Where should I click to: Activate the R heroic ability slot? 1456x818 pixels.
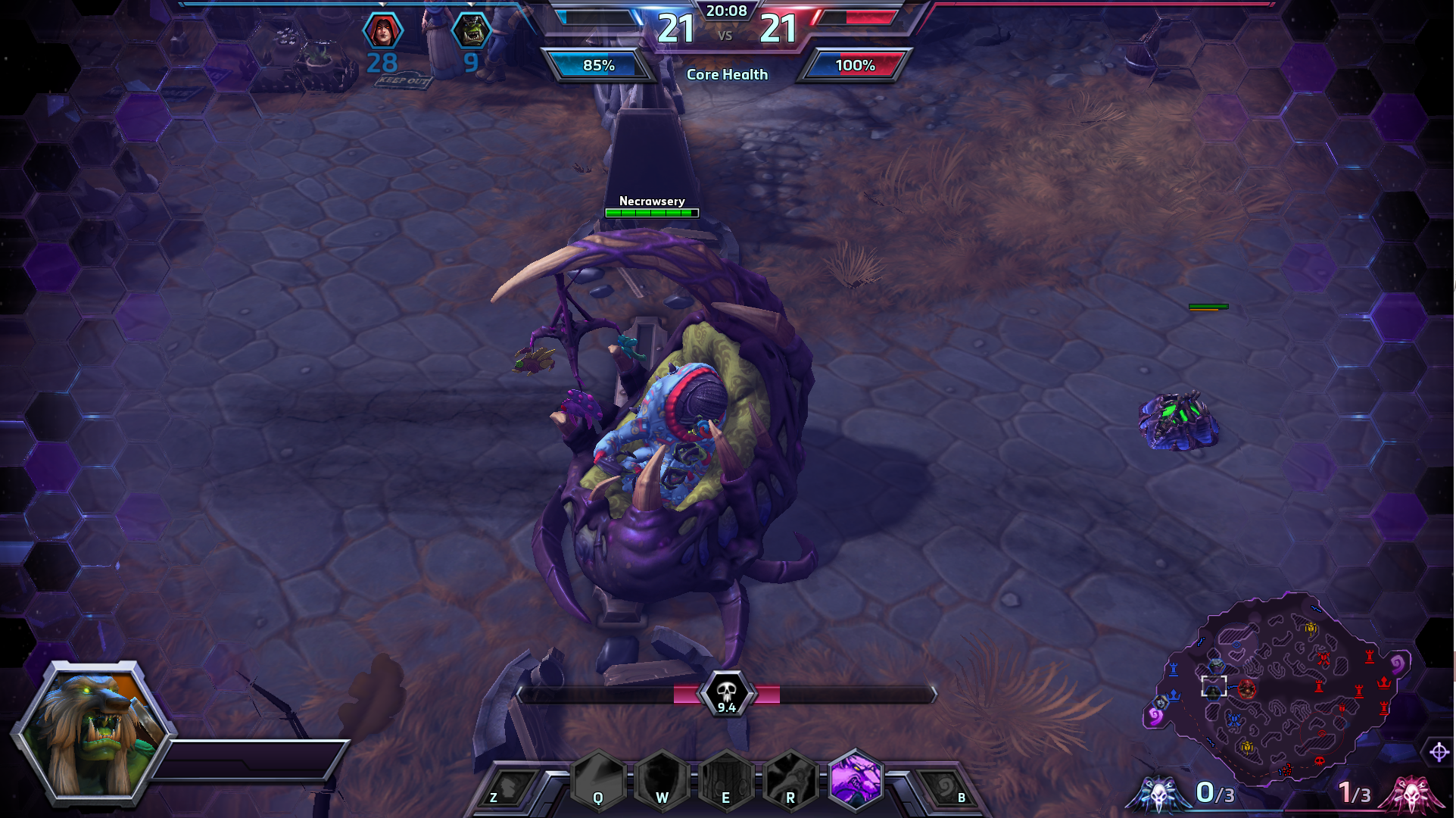790,782
